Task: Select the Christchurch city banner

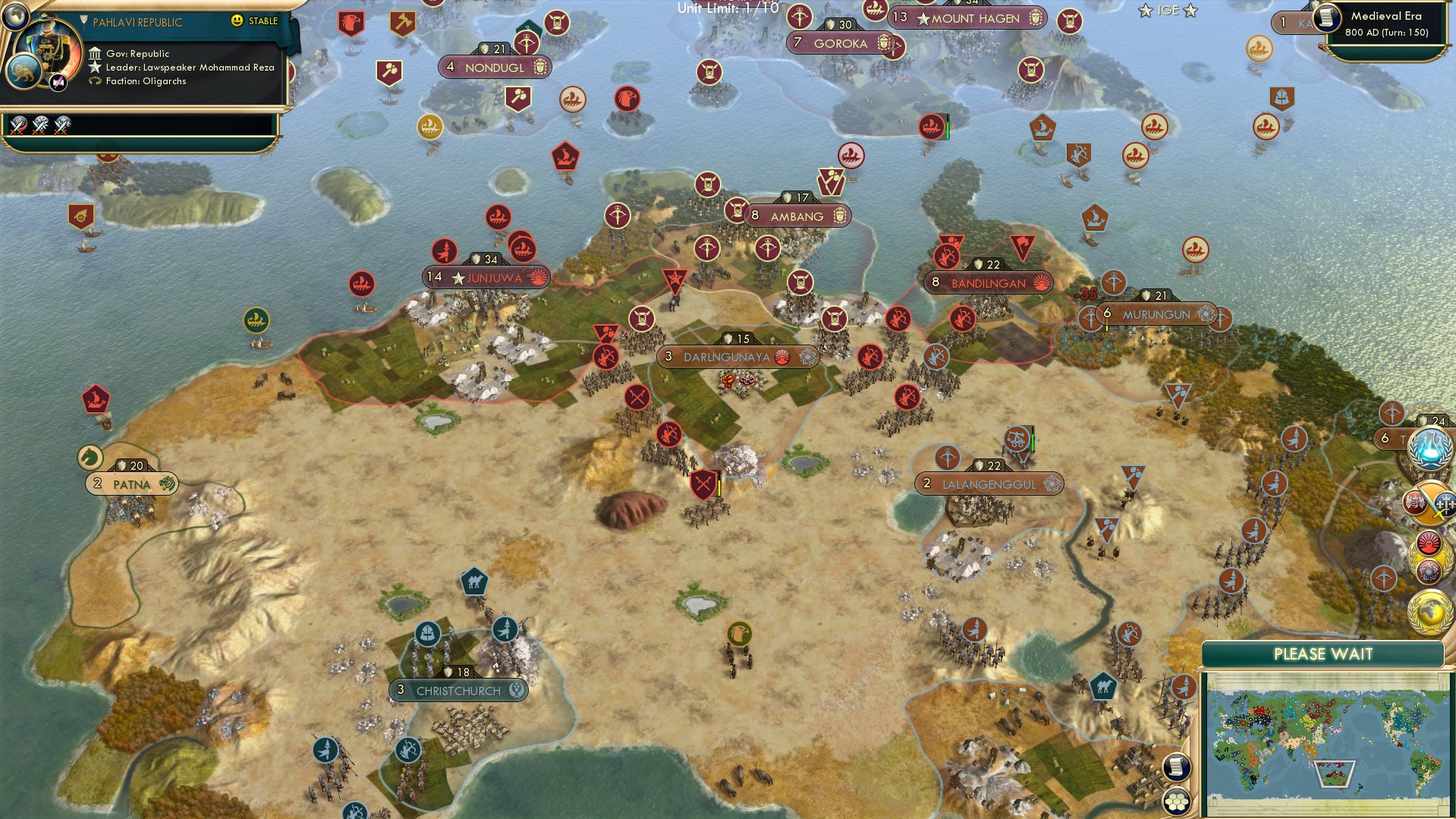Action: coord(458,691)
